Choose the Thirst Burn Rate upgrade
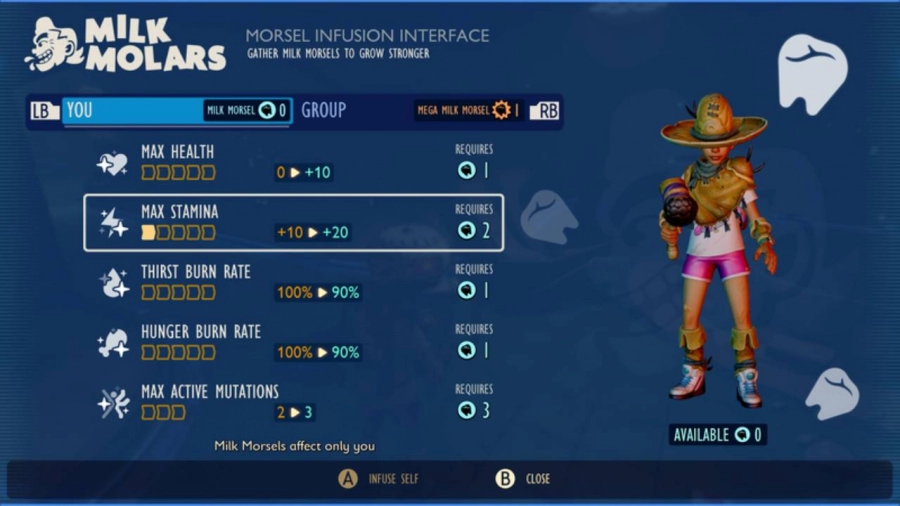 [293, 282]
